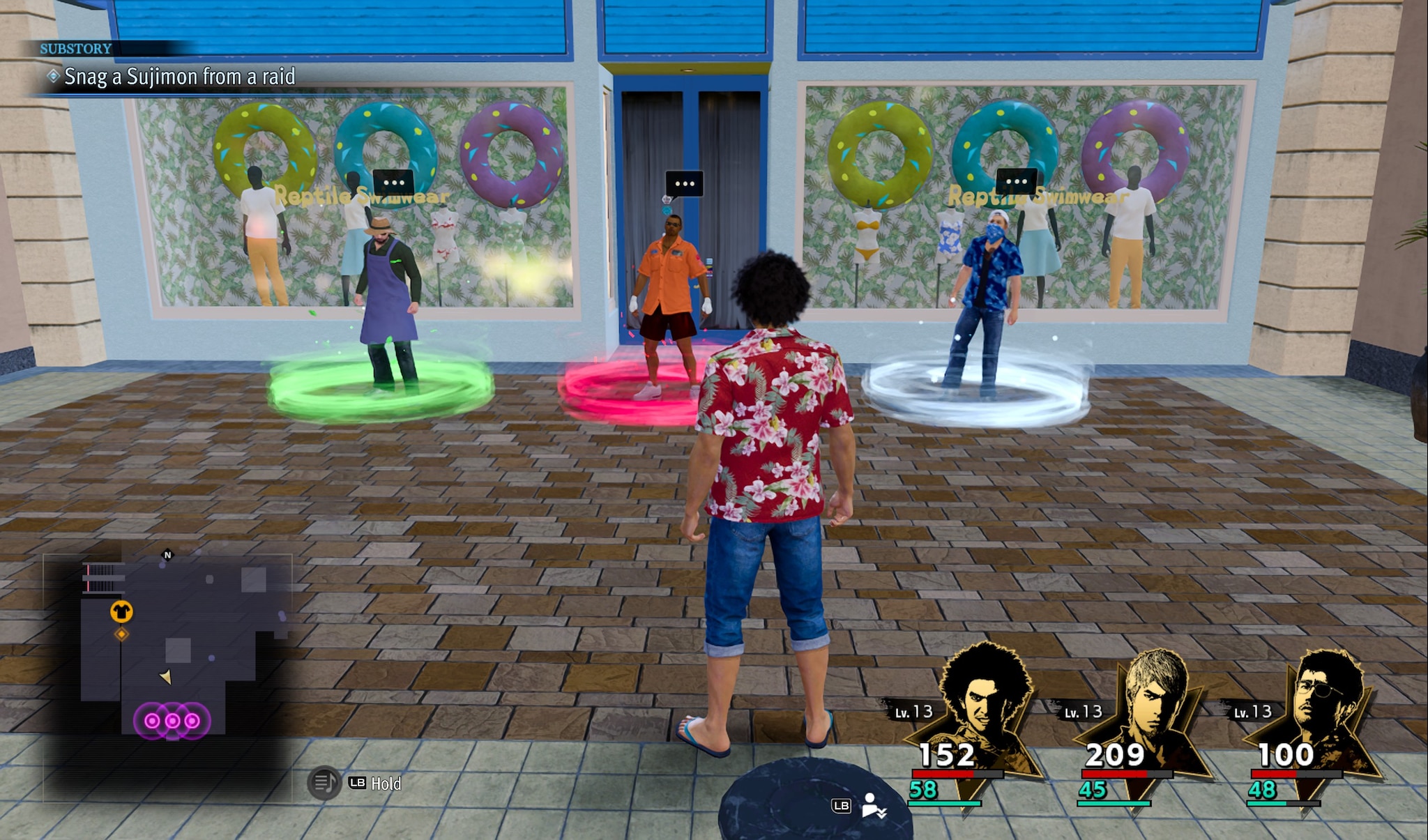
Task: Open the music playlist icon
Action: point(323,783)
